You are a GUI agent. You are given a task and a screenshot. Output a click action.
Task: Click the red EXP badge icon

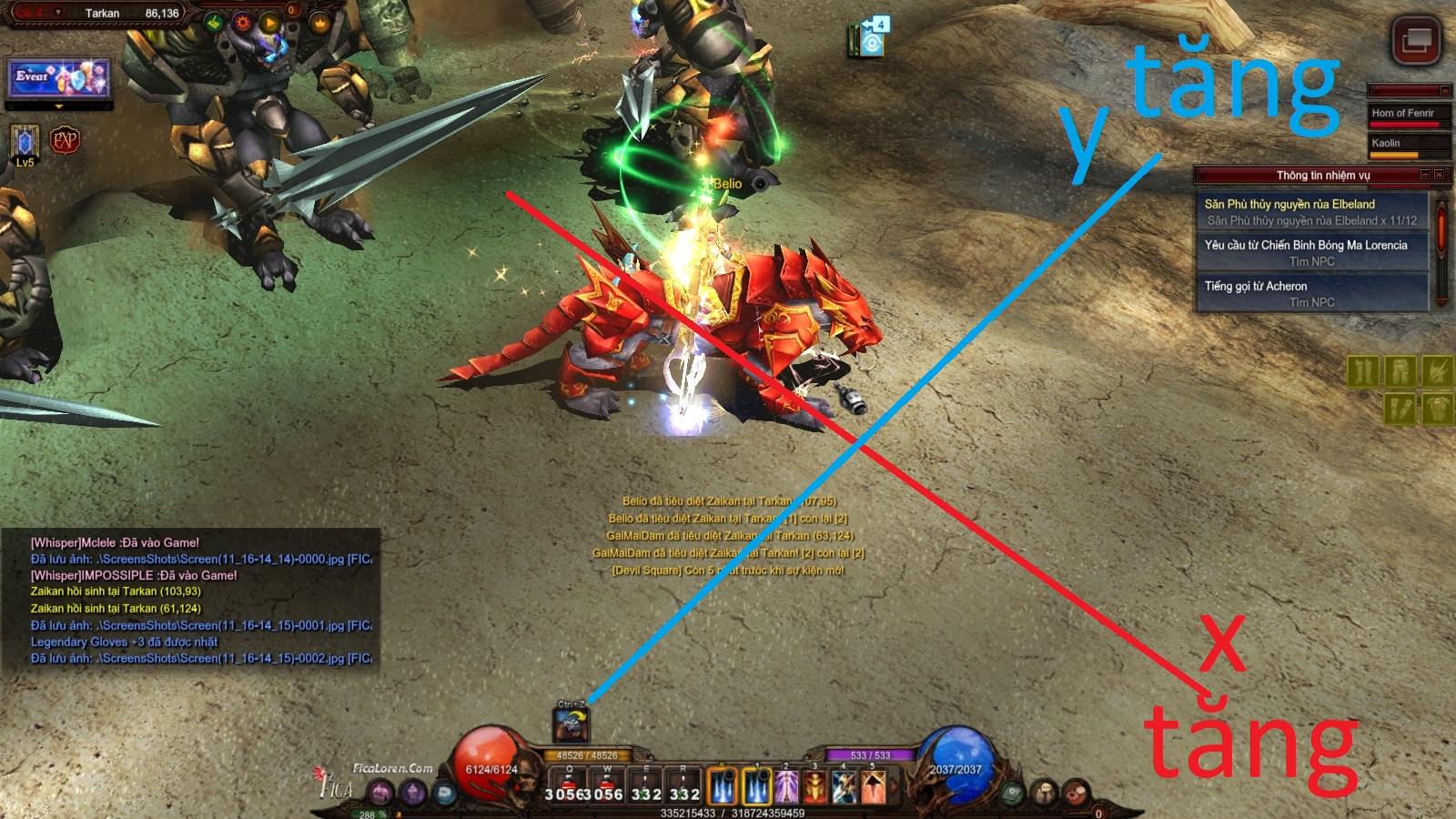click(65, 140)
